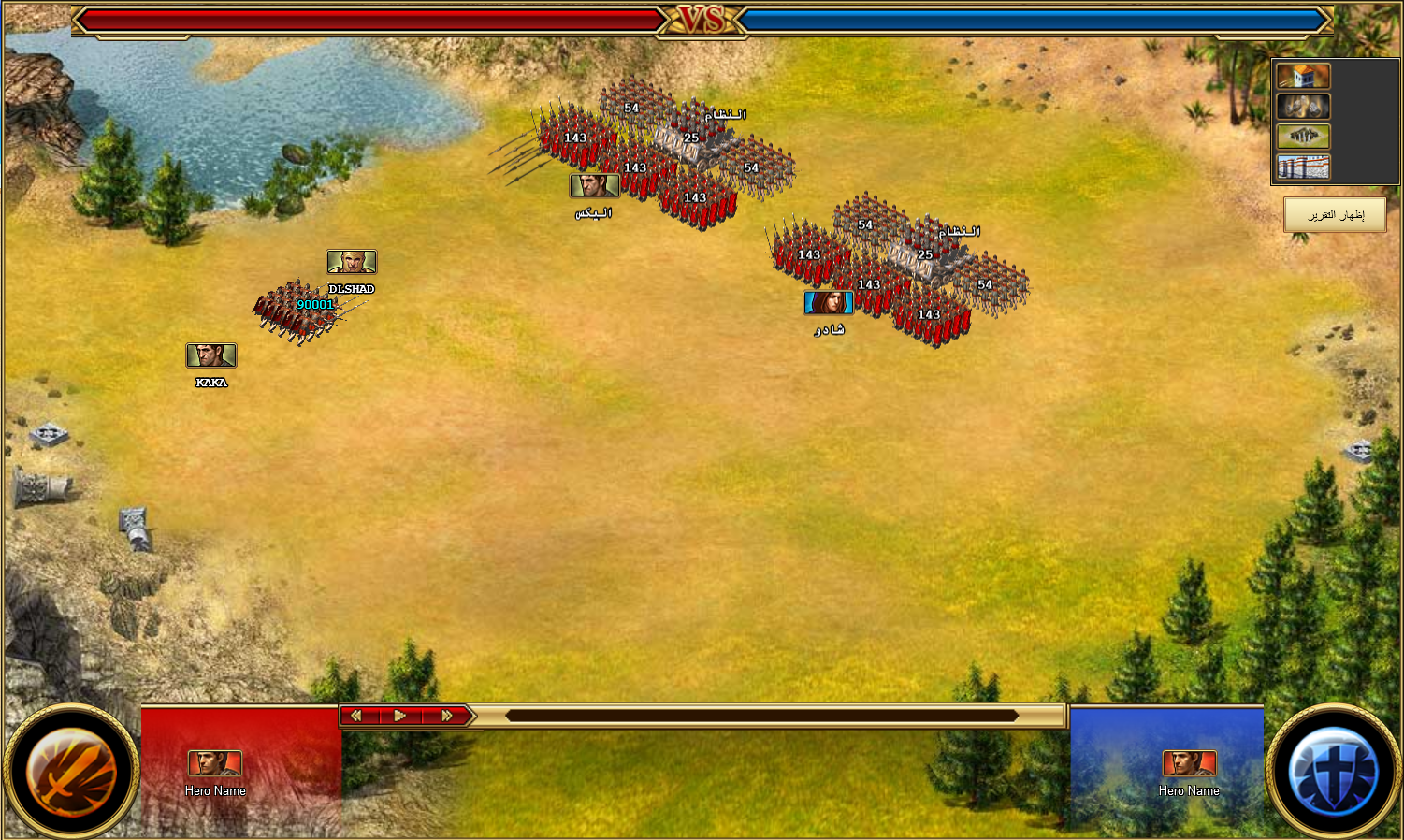
Task: Click the blue defender shield emblem
Action: [1333, 773]
